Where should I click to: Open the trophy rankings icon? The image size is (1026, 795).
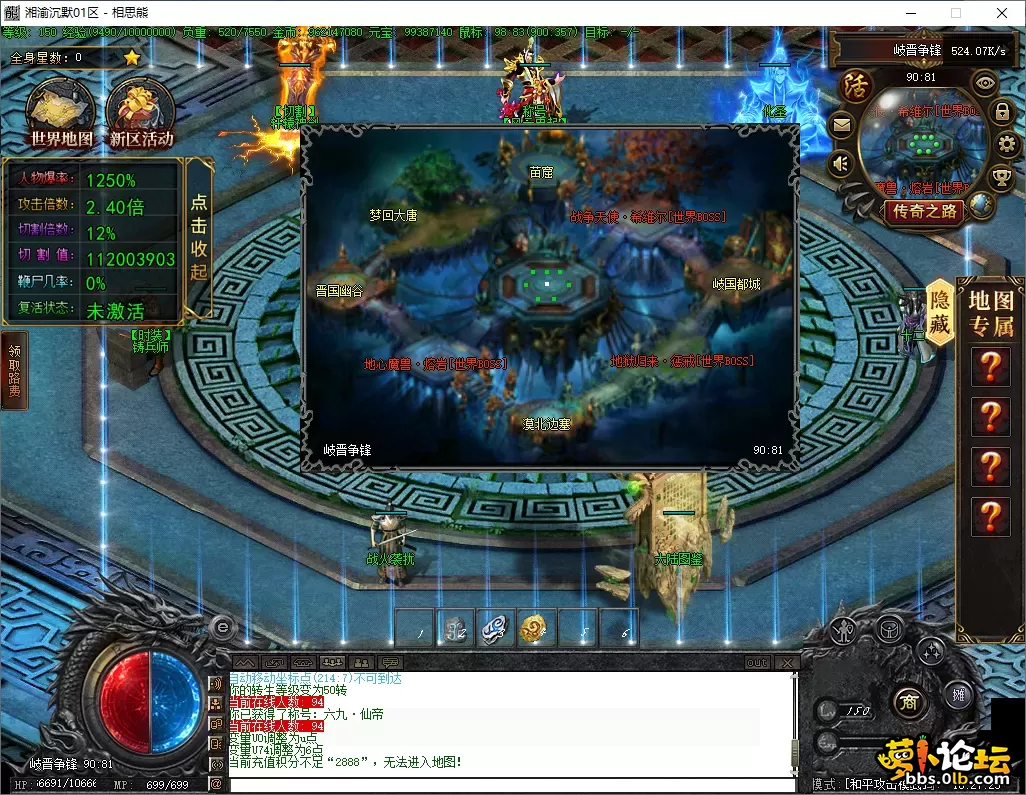(1001, 178)
